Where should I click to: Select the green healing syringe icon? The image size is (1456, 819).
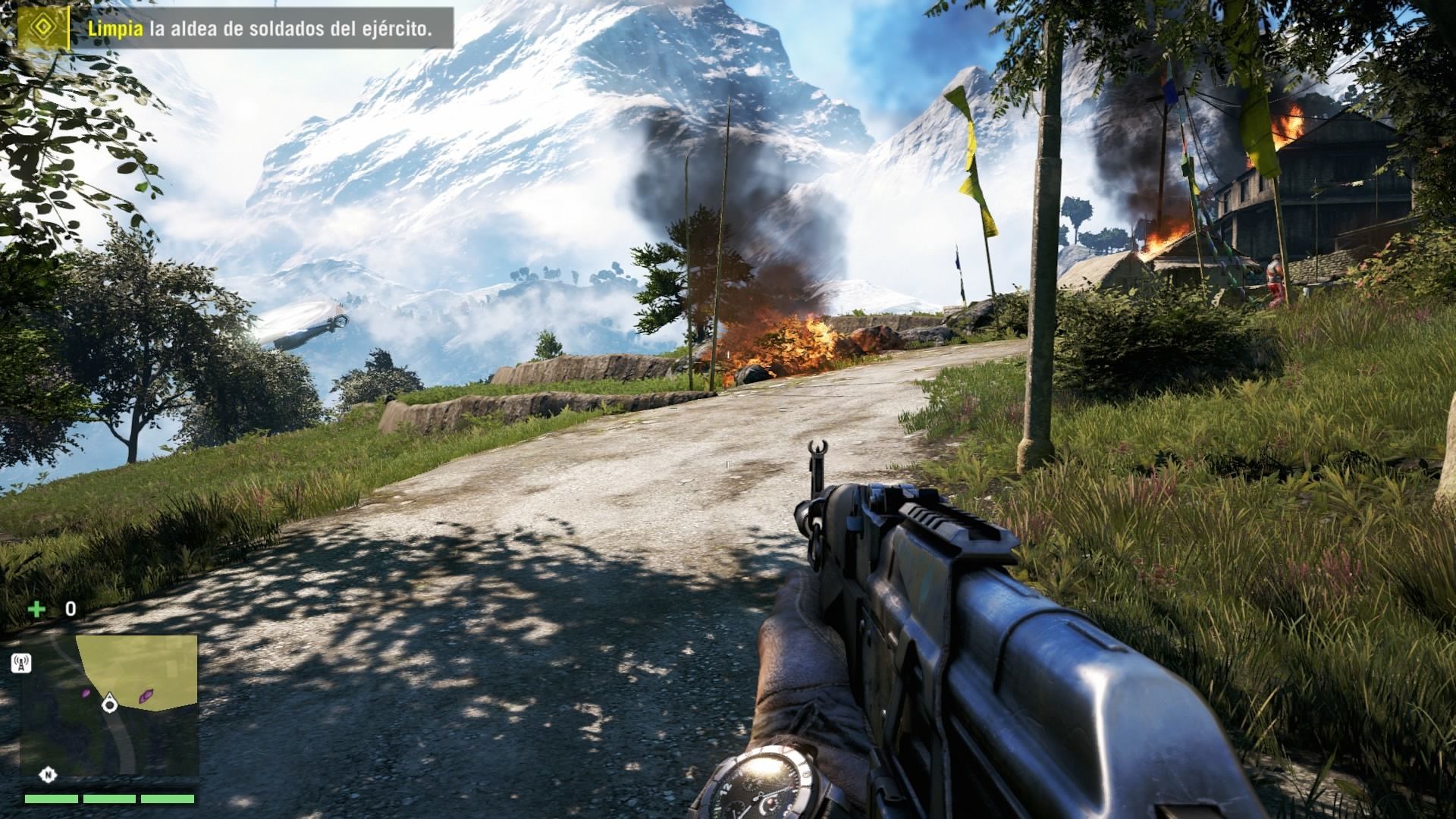coord(36,608)
